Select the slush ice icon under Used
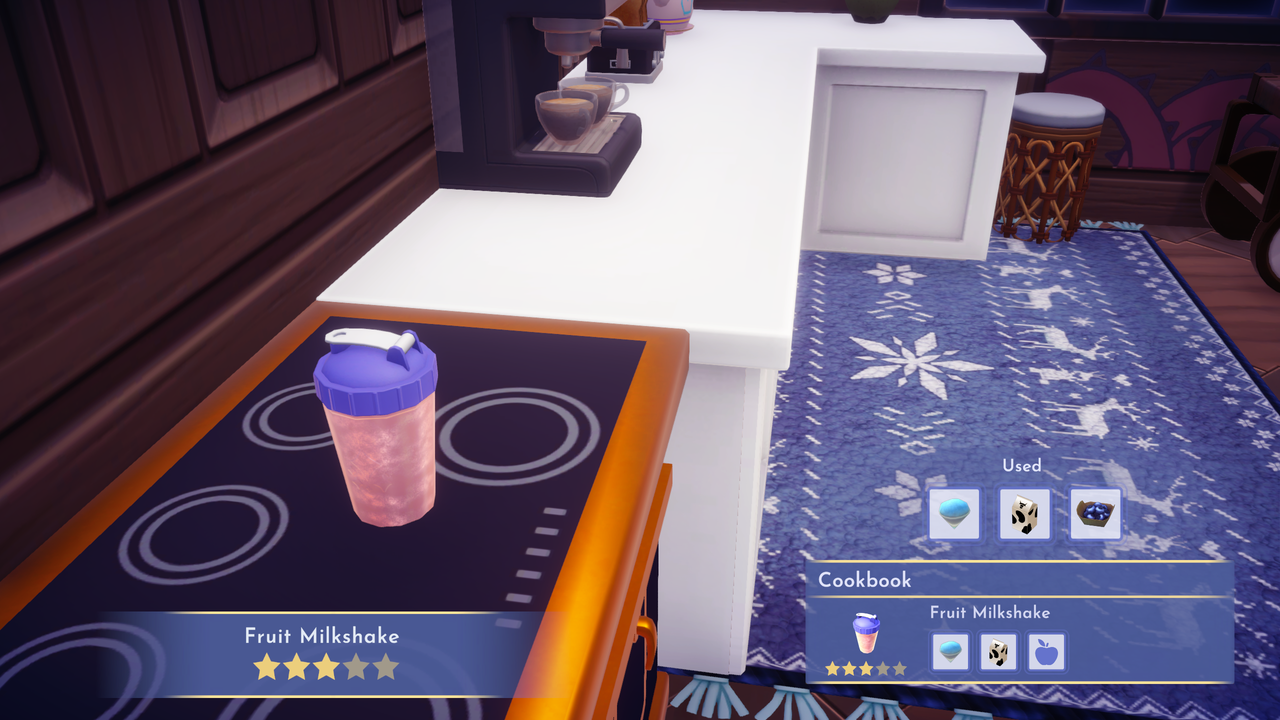This screenshot has width=1280, height=720. point(954,512)
